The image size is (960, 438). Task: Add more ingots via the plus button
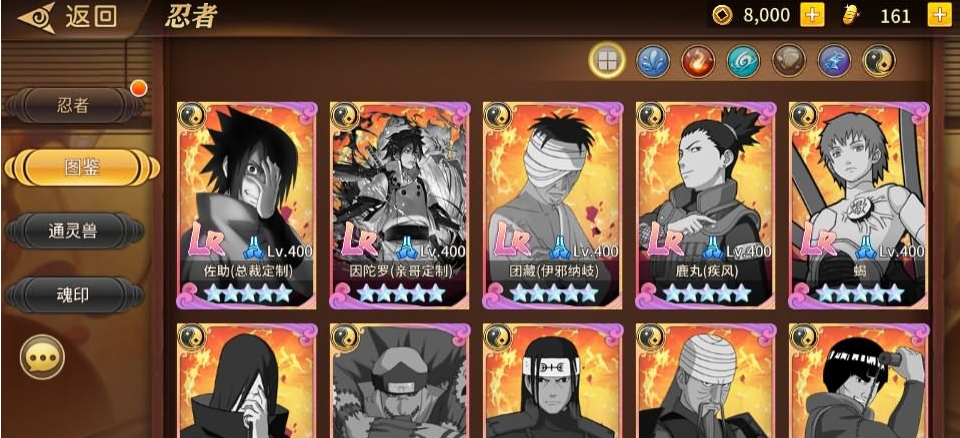tap(939, 15)
